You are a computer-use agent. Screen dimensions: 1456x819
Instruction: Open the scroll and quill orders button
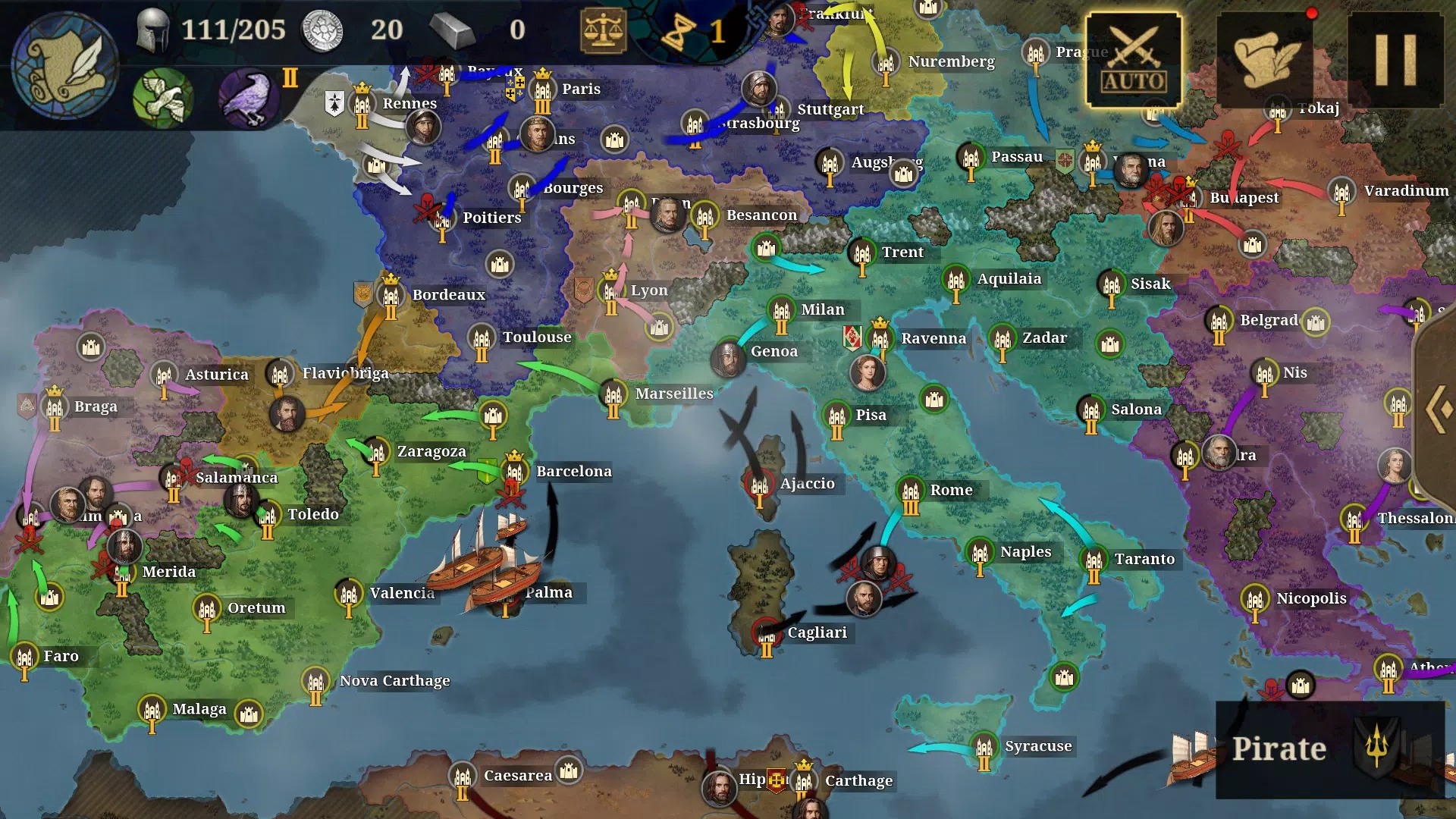1265,60
